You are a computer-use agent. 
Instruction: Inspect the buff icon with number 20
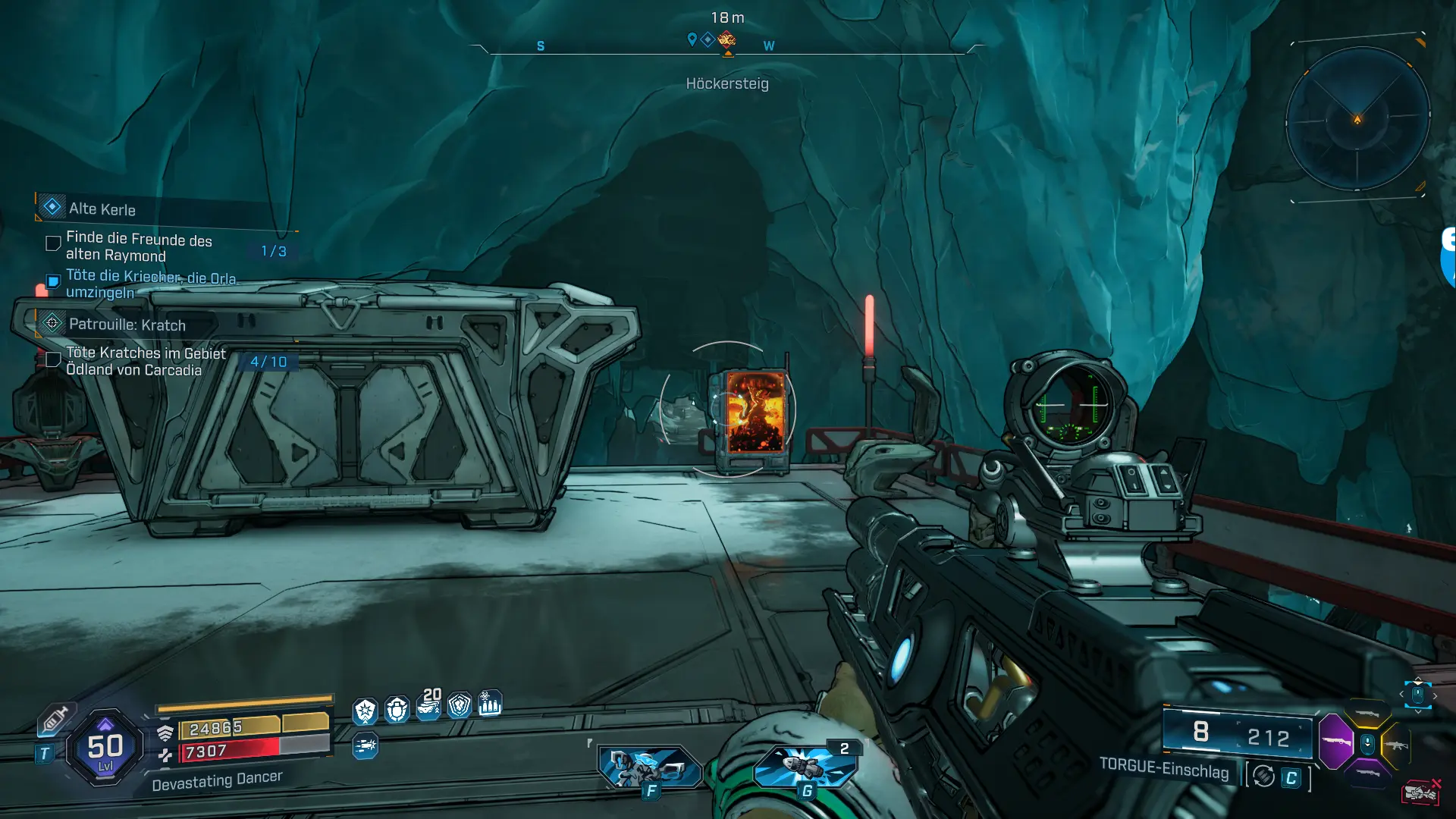pyautogui.click(x=428, y=707)
